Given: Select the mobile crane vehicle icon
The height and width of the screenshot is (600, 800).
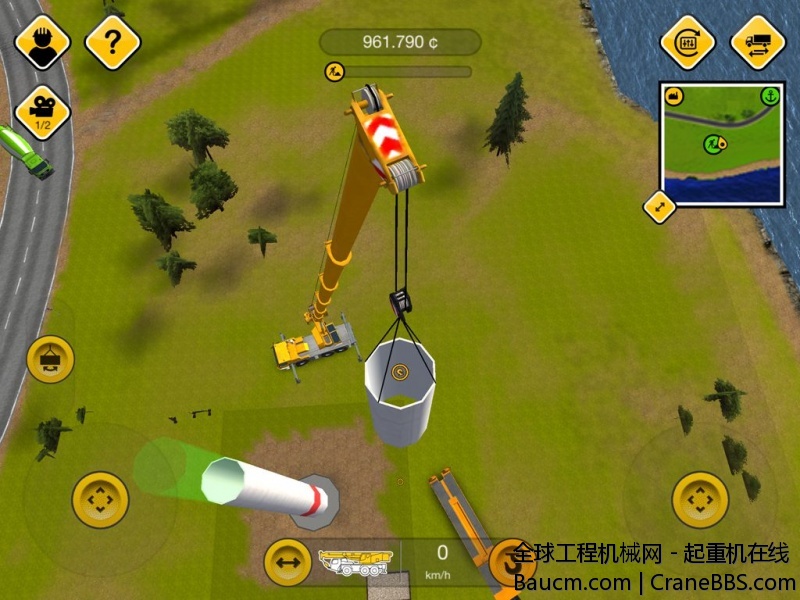Looking at the screenshot, I should coord(355,562).
